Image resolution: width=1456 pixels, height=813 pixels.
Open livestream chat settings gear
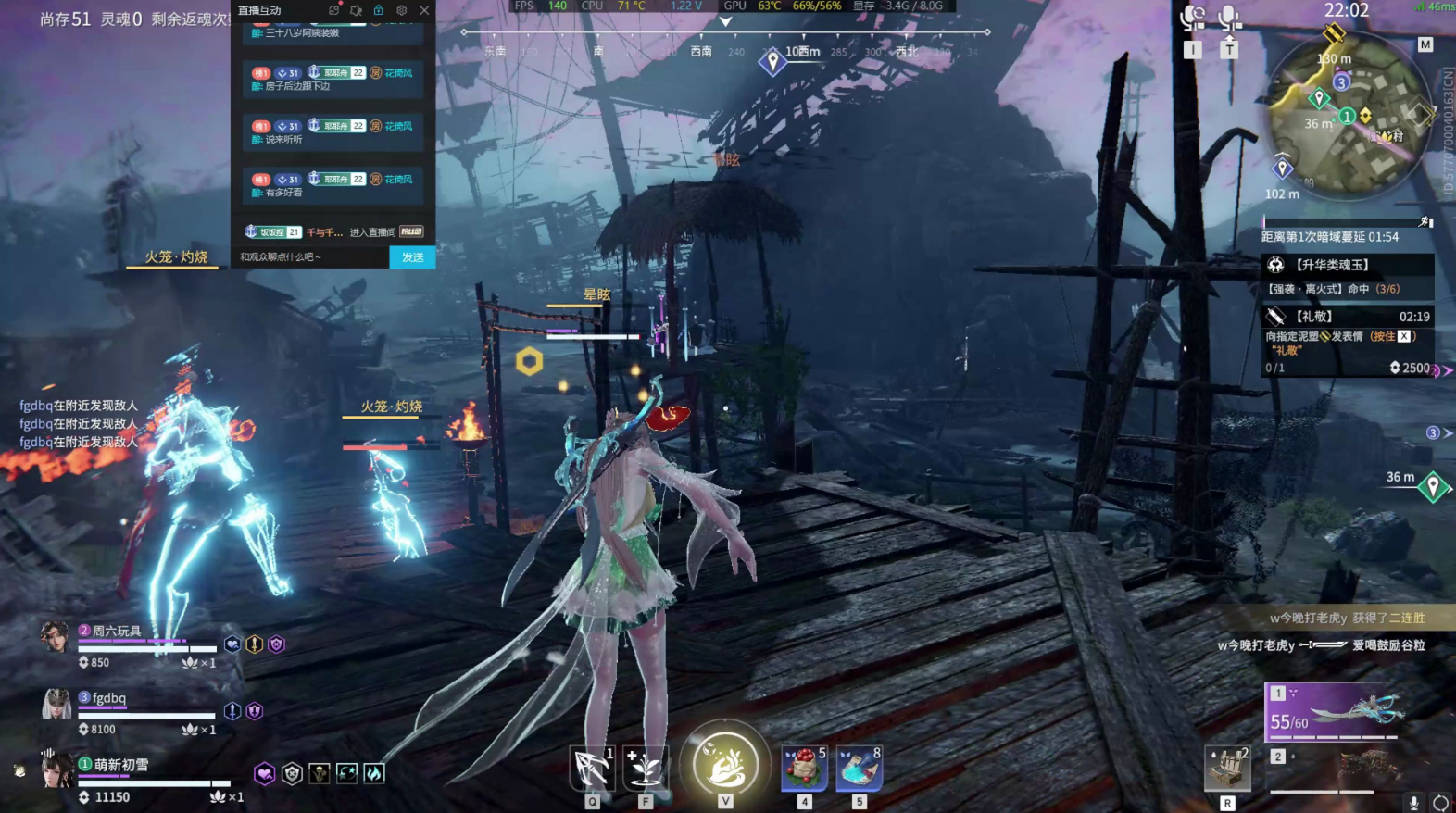pos(401,10)
